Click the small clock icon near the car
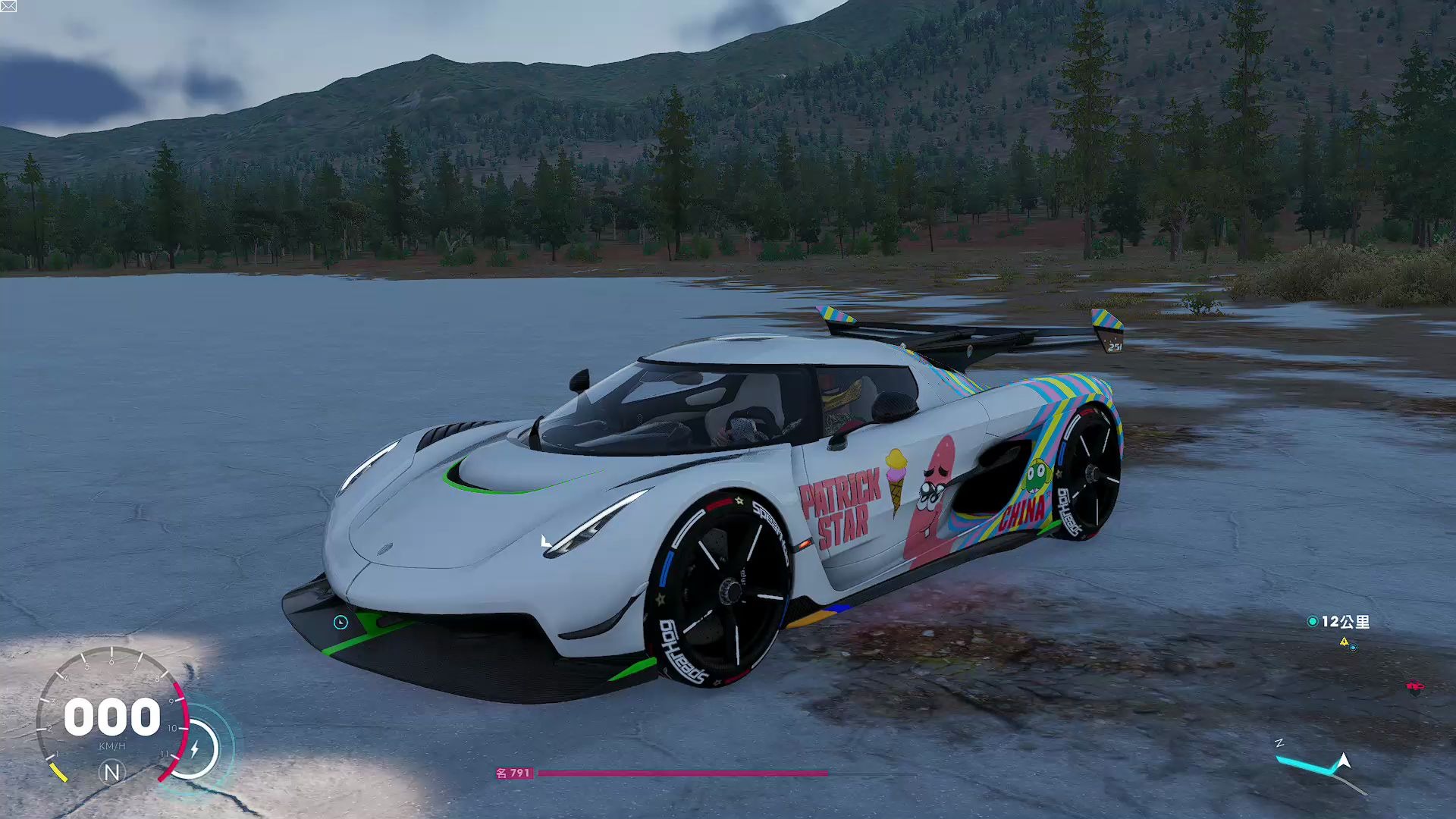 (340, 623)
